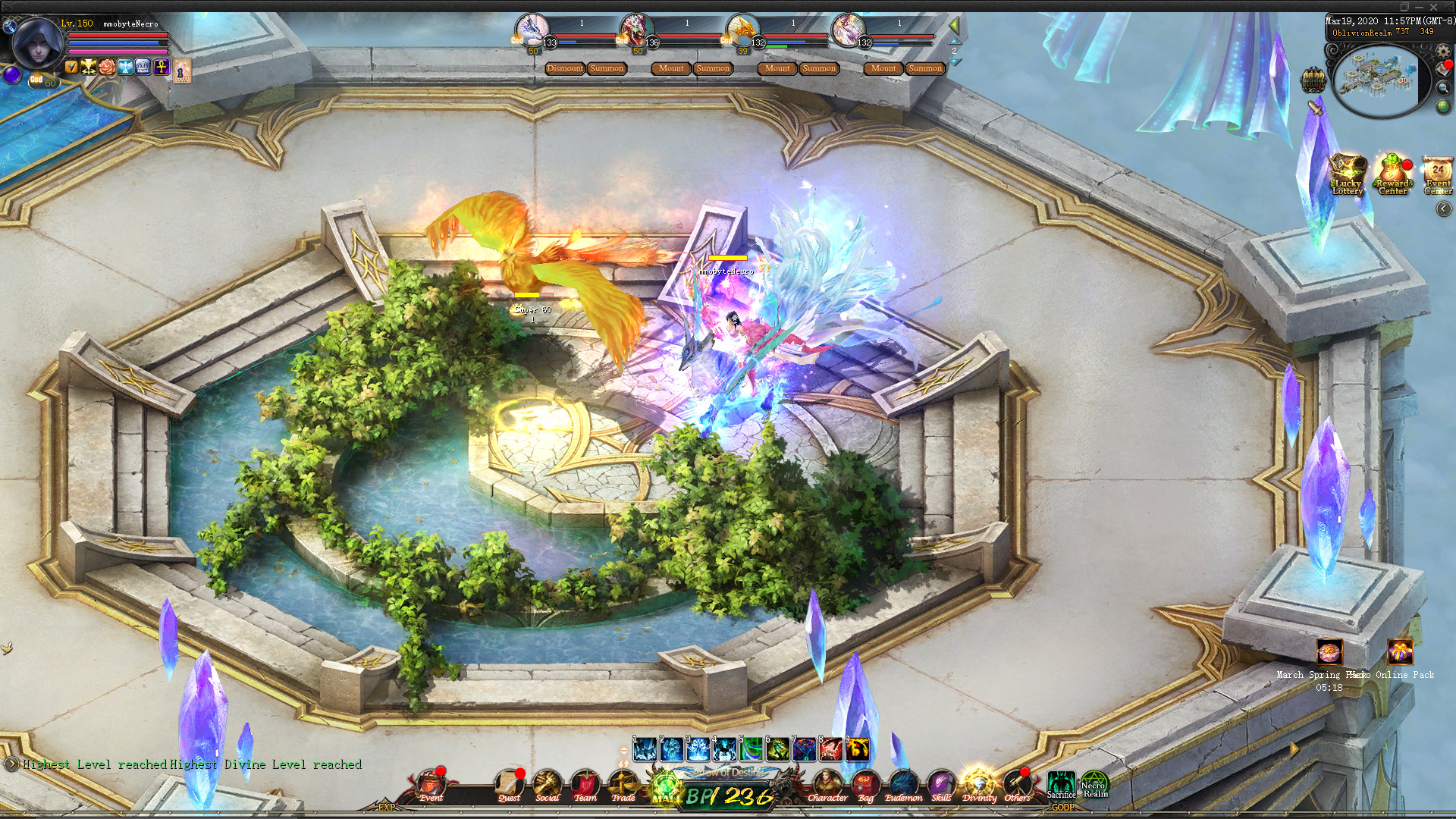Screen dimensions: 1456x819
Task: Open the mail icon beside the minimap
Action: pos(1442,68)
